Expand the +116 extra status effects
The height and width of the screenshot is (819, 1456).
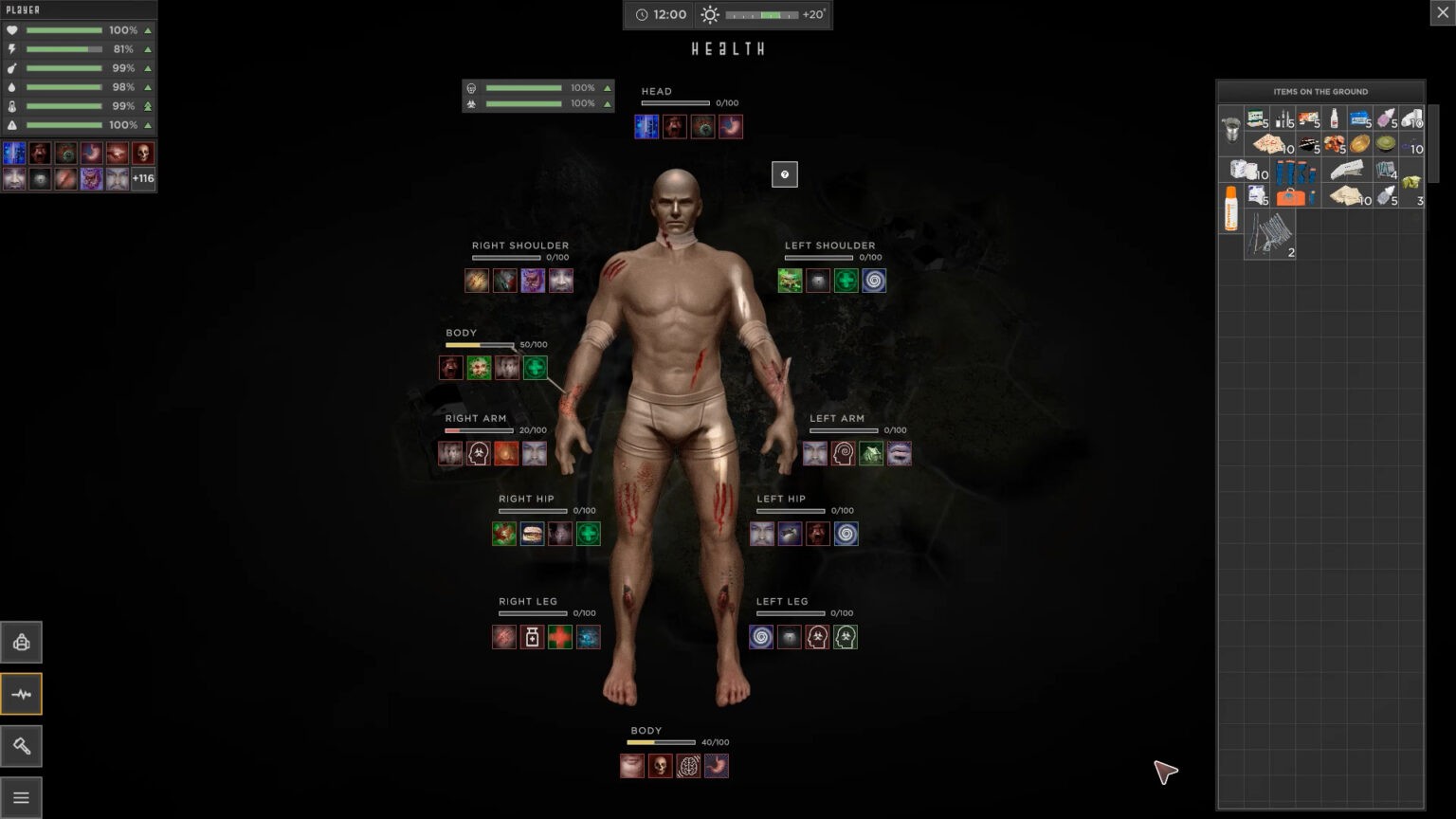click(143, 178)
